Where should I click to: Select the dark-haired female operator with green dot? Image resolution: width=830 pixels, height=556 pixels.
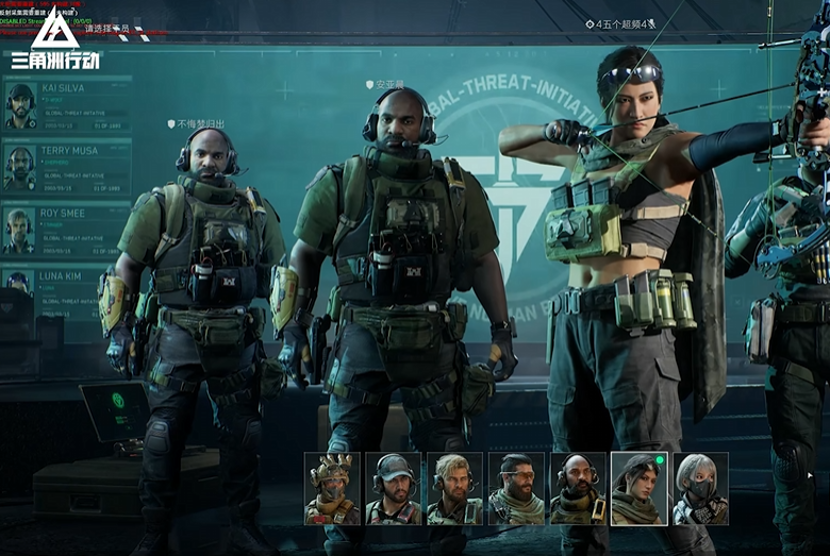click(639, 488)
